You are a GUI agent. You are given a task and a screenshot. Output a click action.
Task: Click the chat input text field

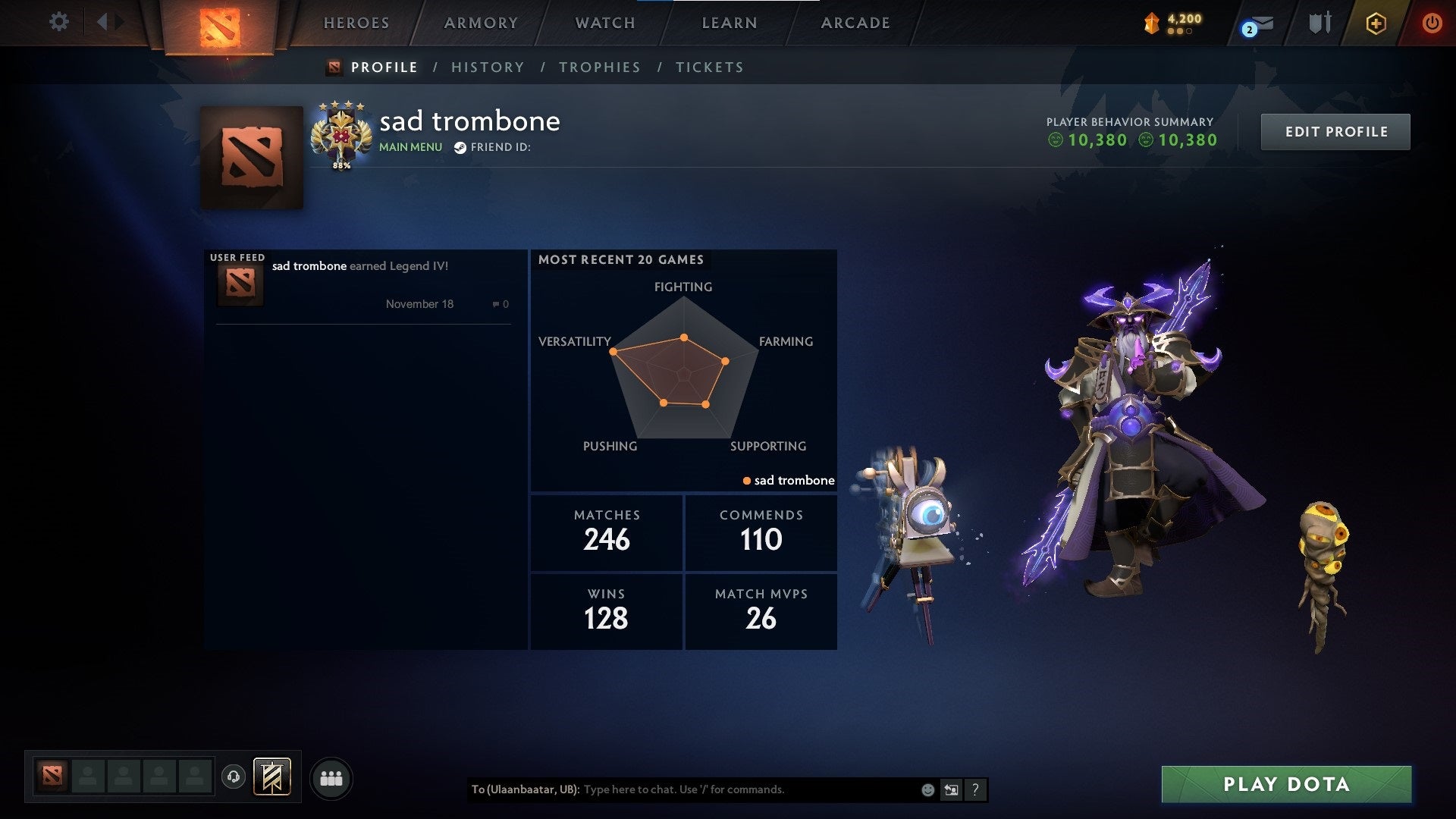coord(720,789)
